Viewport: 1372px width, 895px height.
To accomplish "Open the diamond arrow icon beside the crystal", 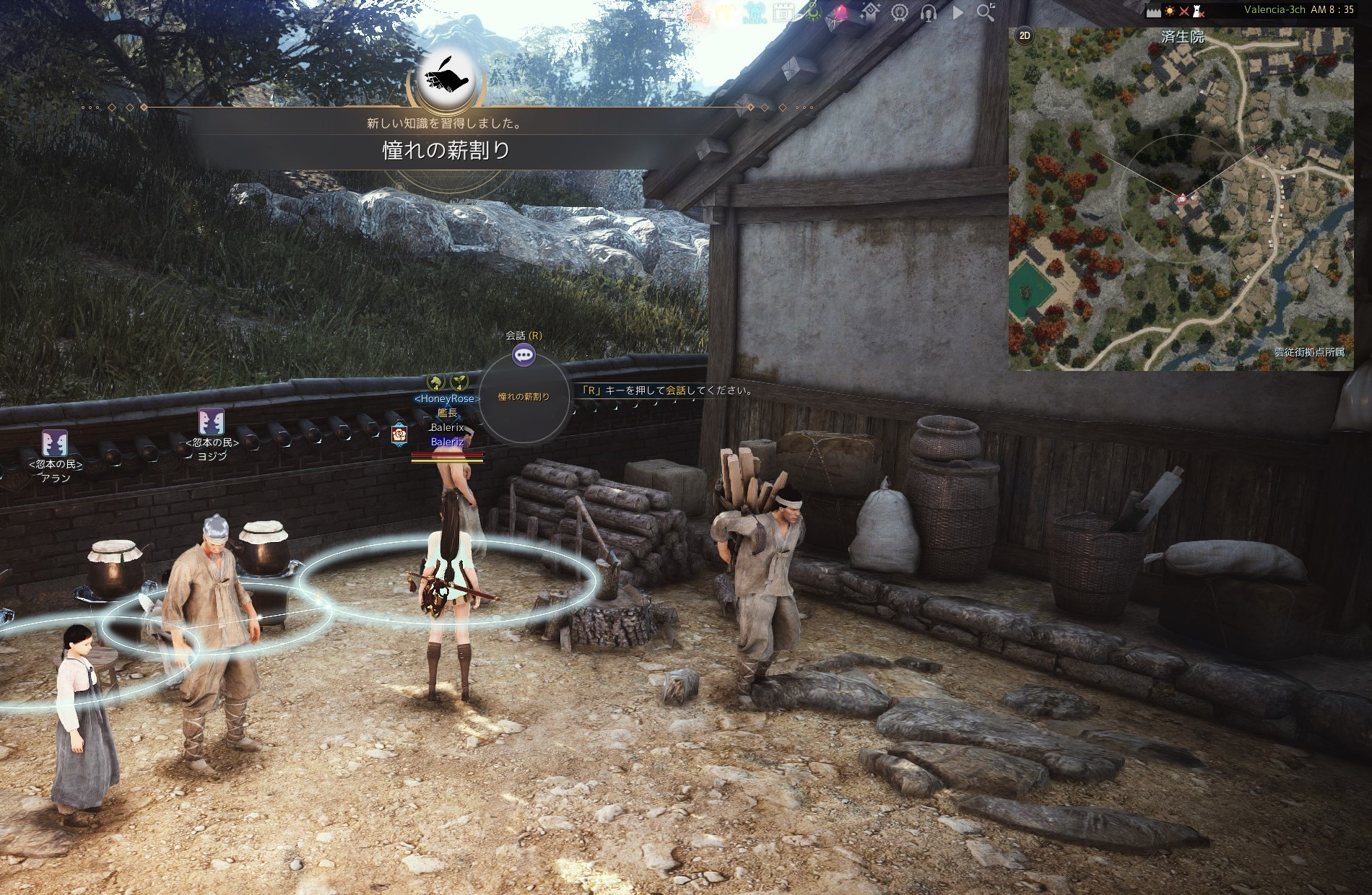I will click(869, 12).
